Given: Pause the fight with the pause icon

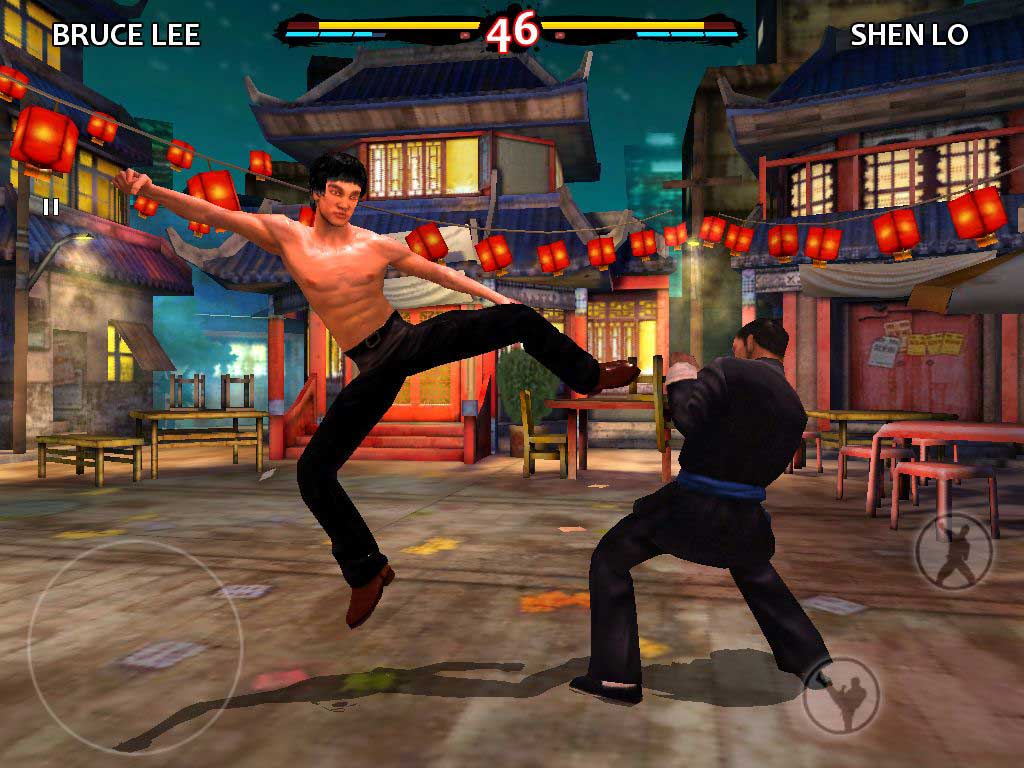Looking at the screenshot, I should click(50, 207).
